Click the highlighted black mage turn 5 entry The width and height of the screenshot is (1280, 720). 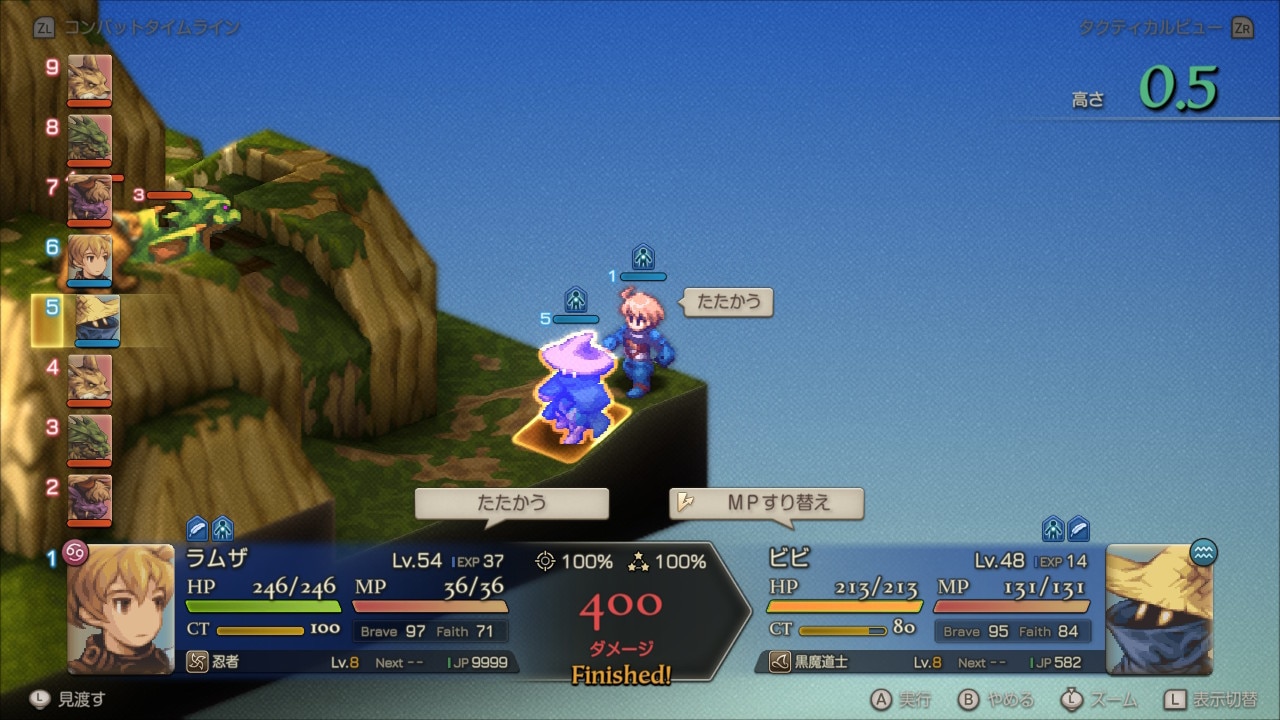click(96, 320)
